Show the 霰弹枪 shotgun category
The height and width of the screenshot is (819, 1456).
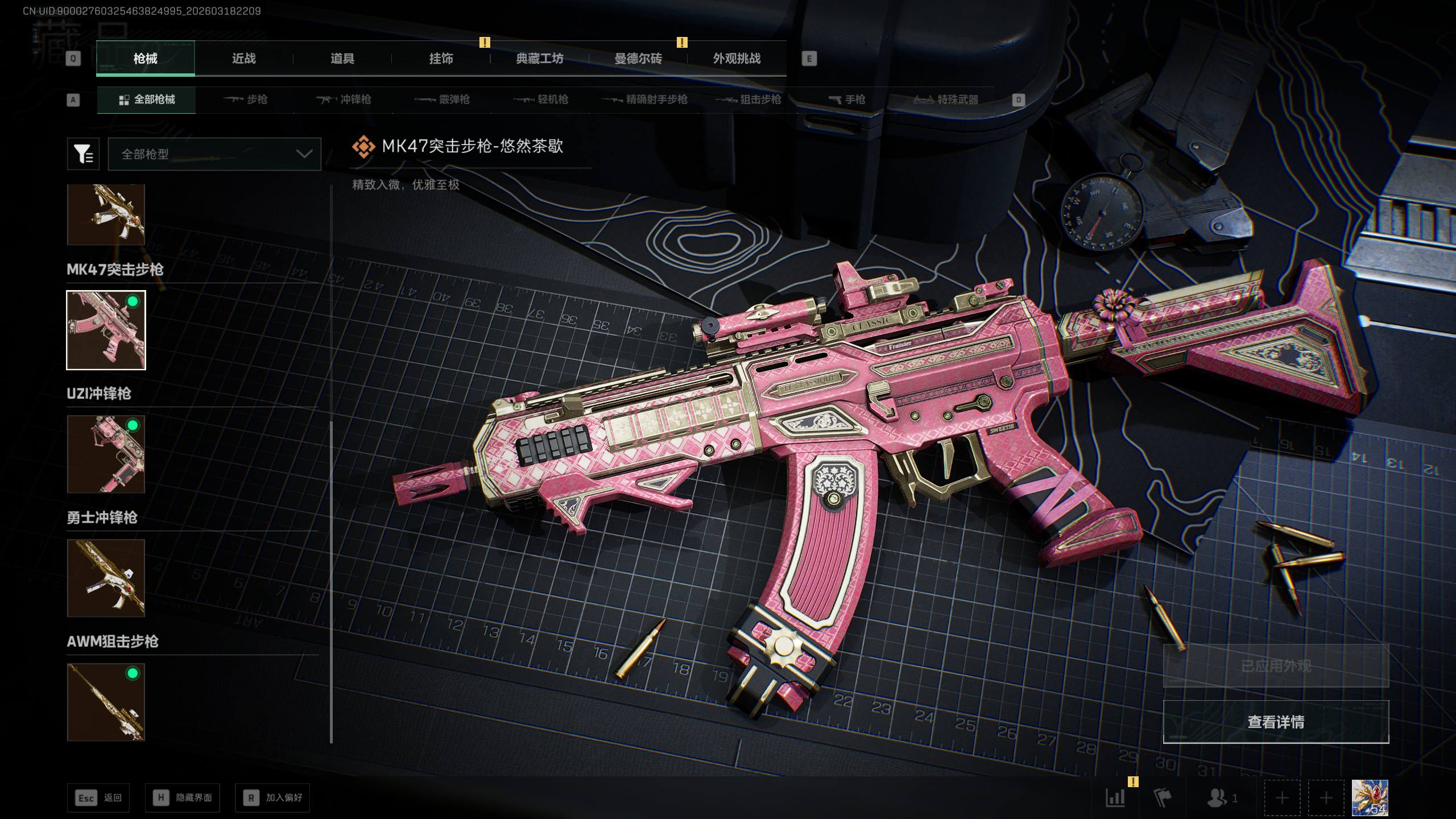pyautogui.click(x=442, y=100)
